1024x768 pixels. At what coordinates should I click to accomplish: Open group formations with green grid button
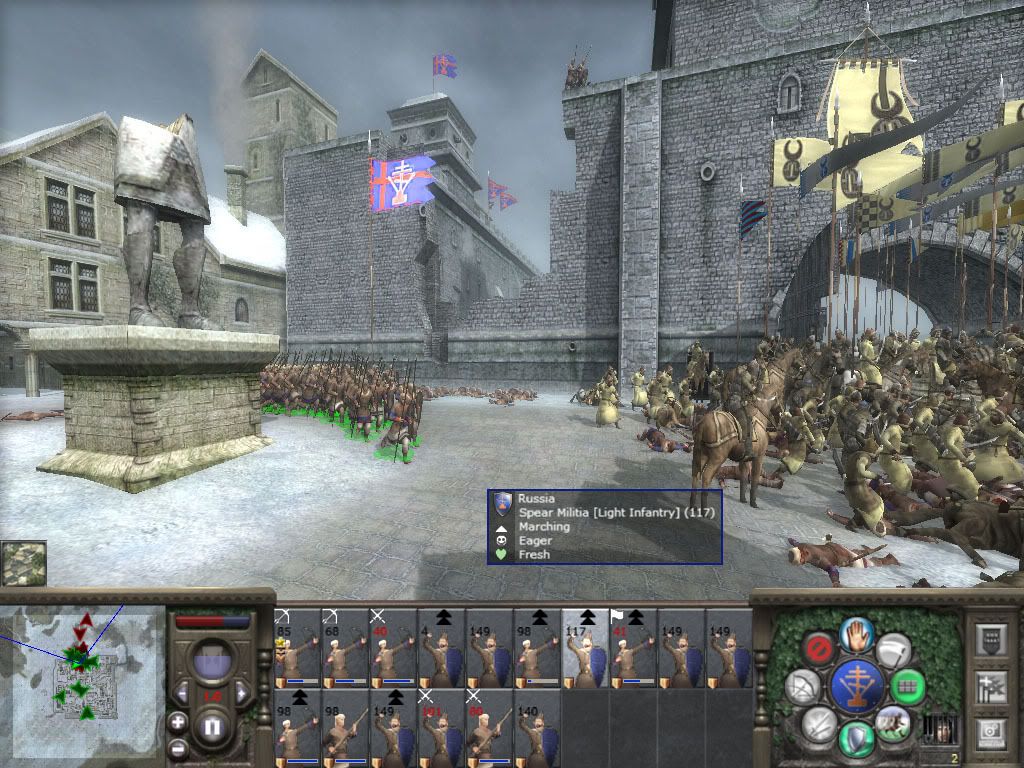click(x=909, y=687)
